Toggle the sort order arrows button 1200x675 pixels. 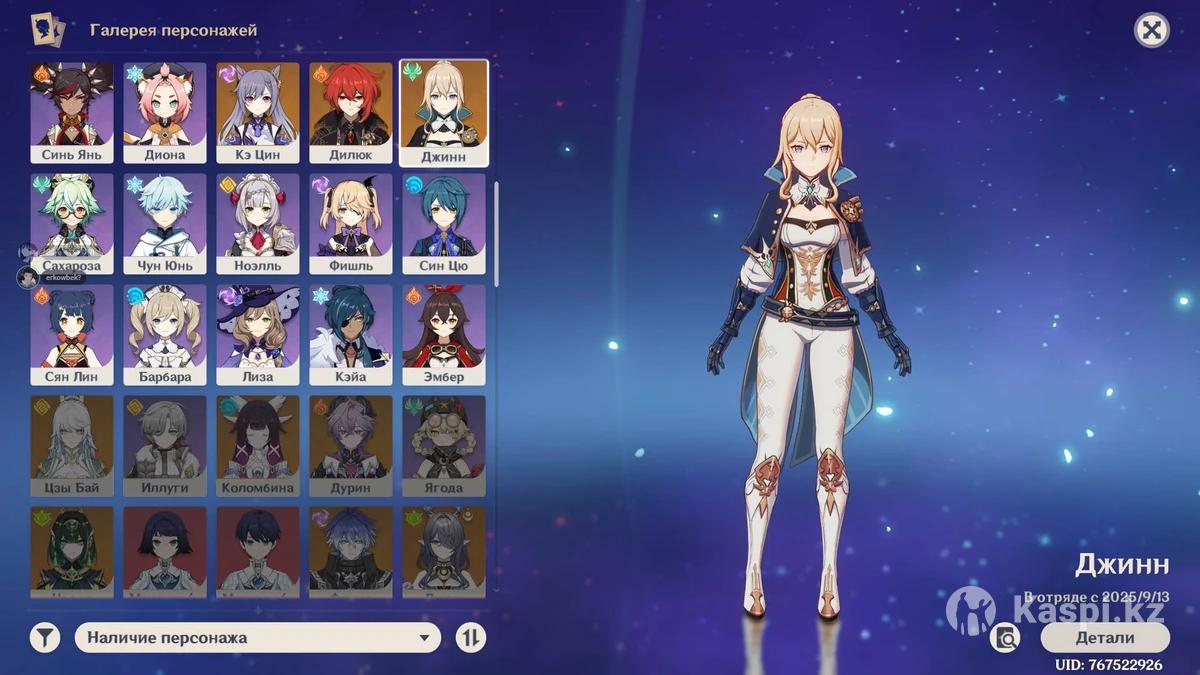[471, 638]
